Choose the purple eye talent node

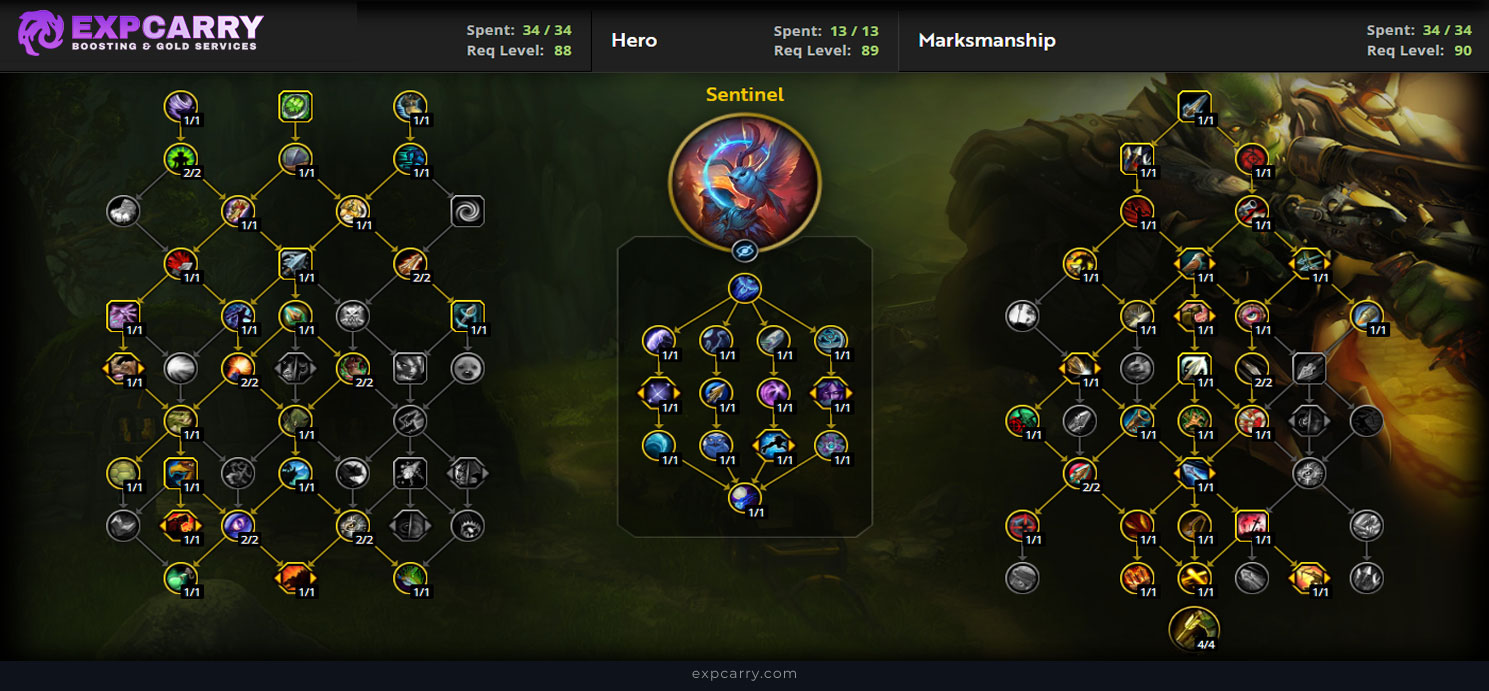point(238,524)
